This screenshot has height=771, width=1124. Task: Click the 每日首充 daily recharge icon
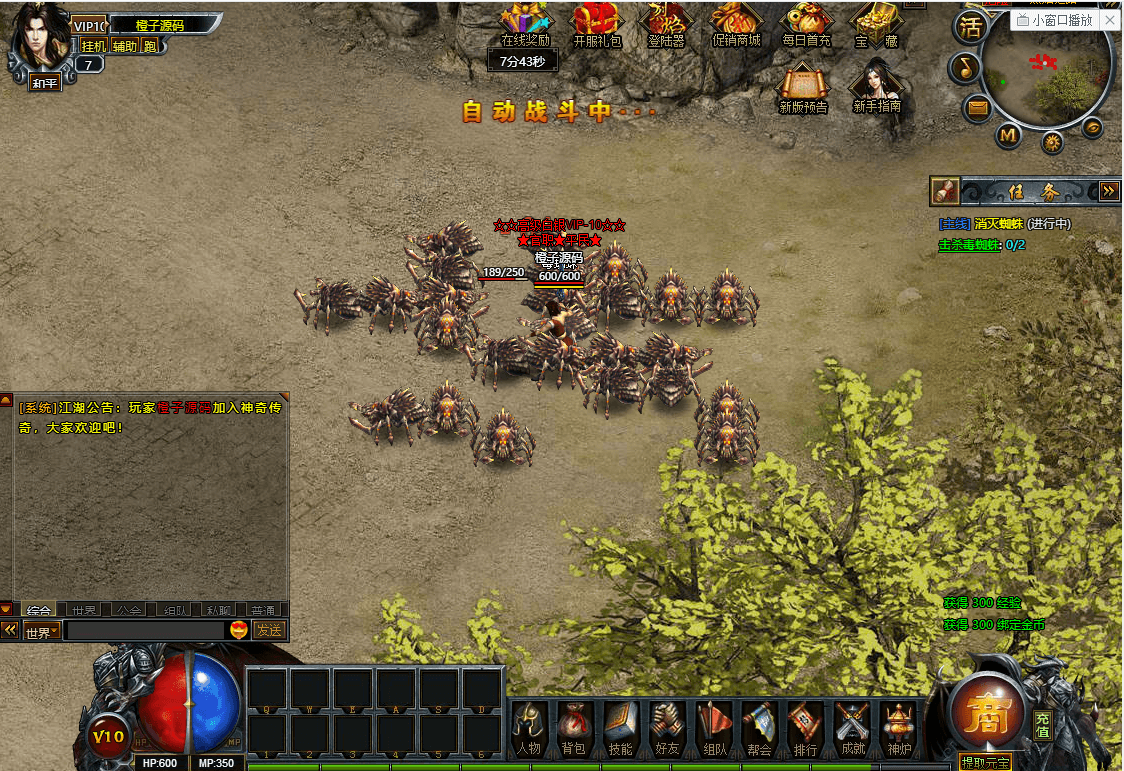click(x=806, y=24)
